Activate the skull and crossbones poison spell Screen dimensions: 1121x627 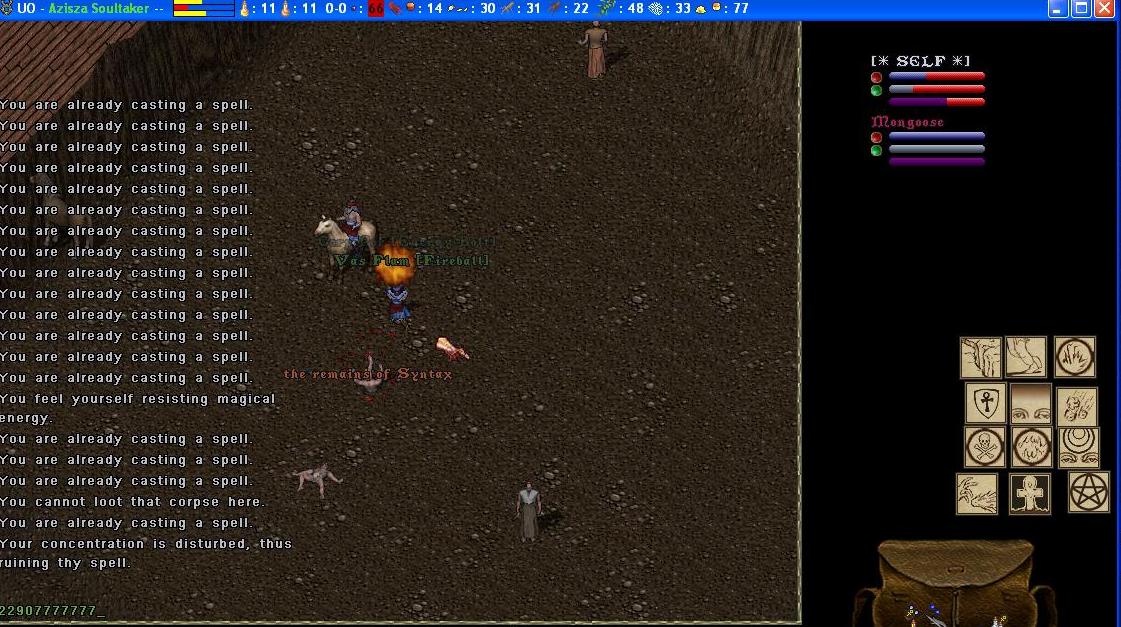tap(985, 447)
